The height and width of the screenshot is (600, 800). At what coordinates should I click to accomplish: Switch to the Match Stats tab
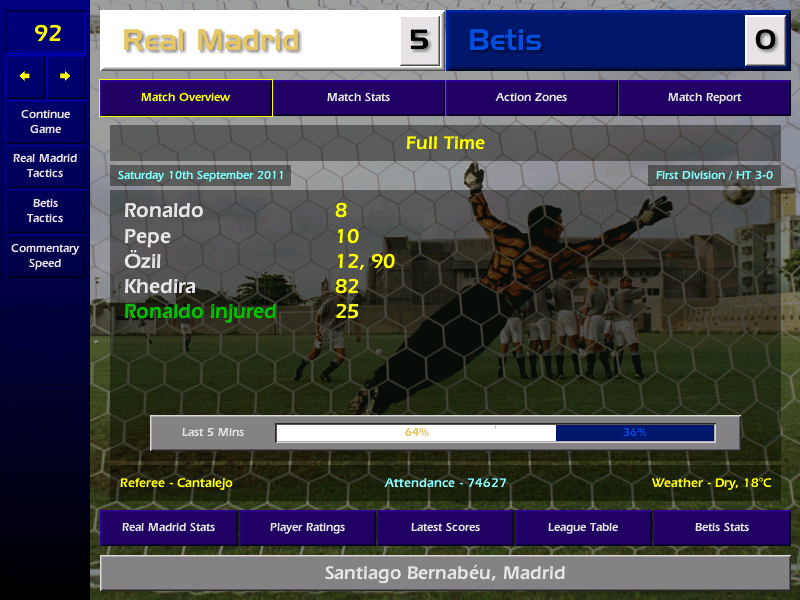coord(358,98)
